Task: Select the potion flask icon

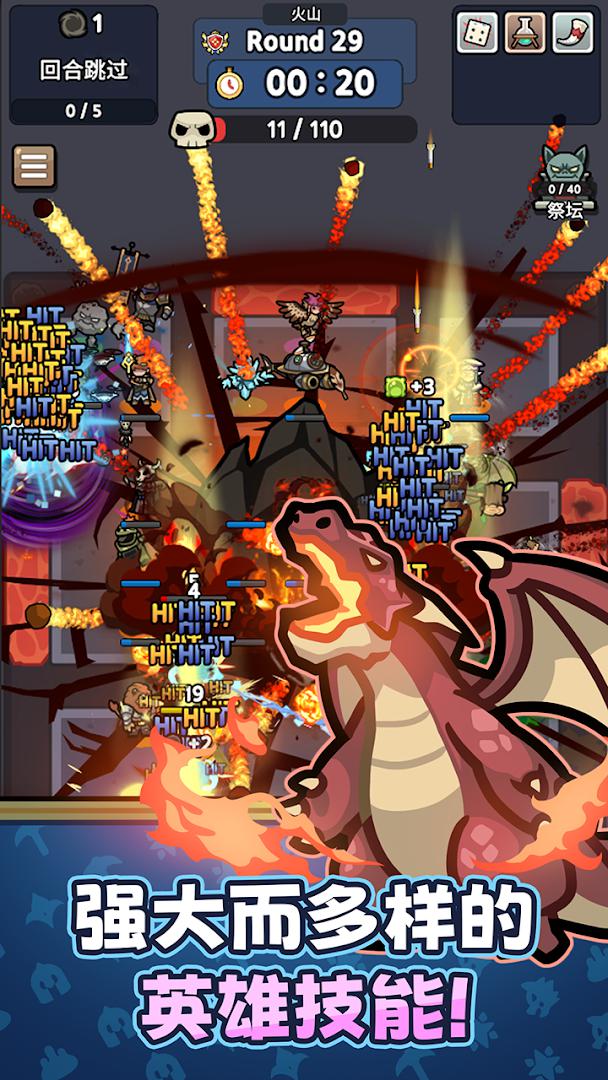Action: (x=525, y=32)
